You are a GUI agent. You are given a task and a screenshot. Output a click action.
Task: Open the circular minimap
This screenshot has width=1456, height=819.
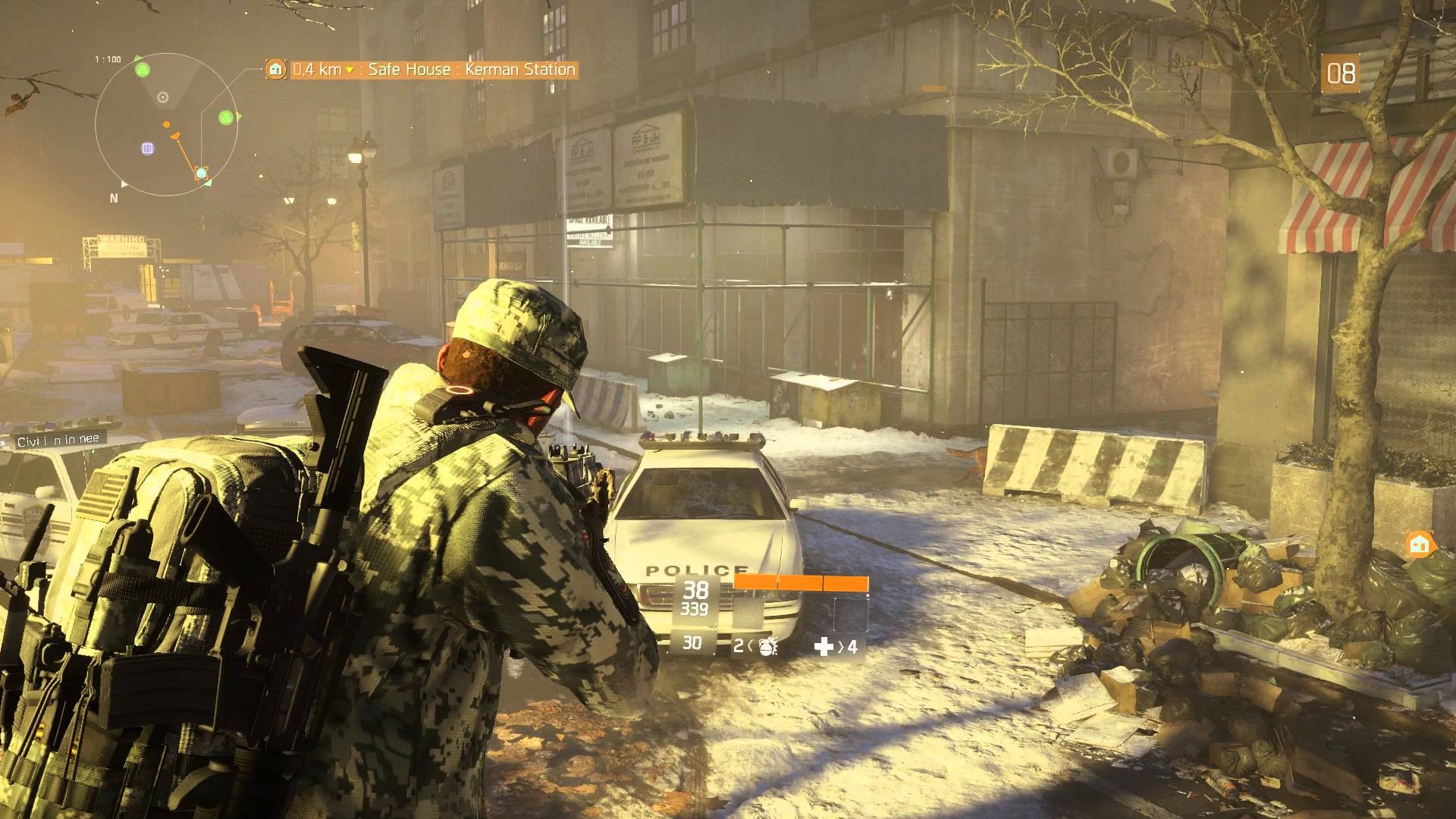click(166, 124)
